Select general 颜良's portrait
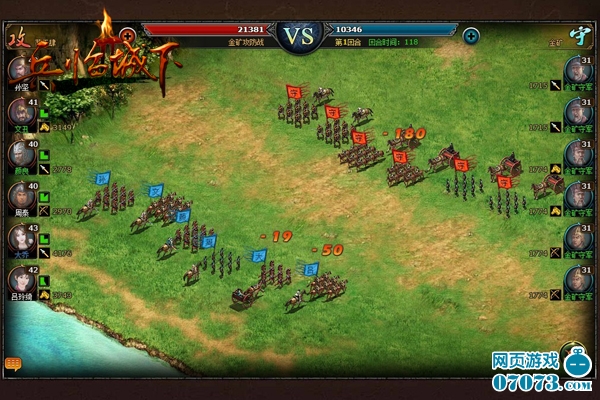Viewport: 600px width, 400px height. coord(19,154)
